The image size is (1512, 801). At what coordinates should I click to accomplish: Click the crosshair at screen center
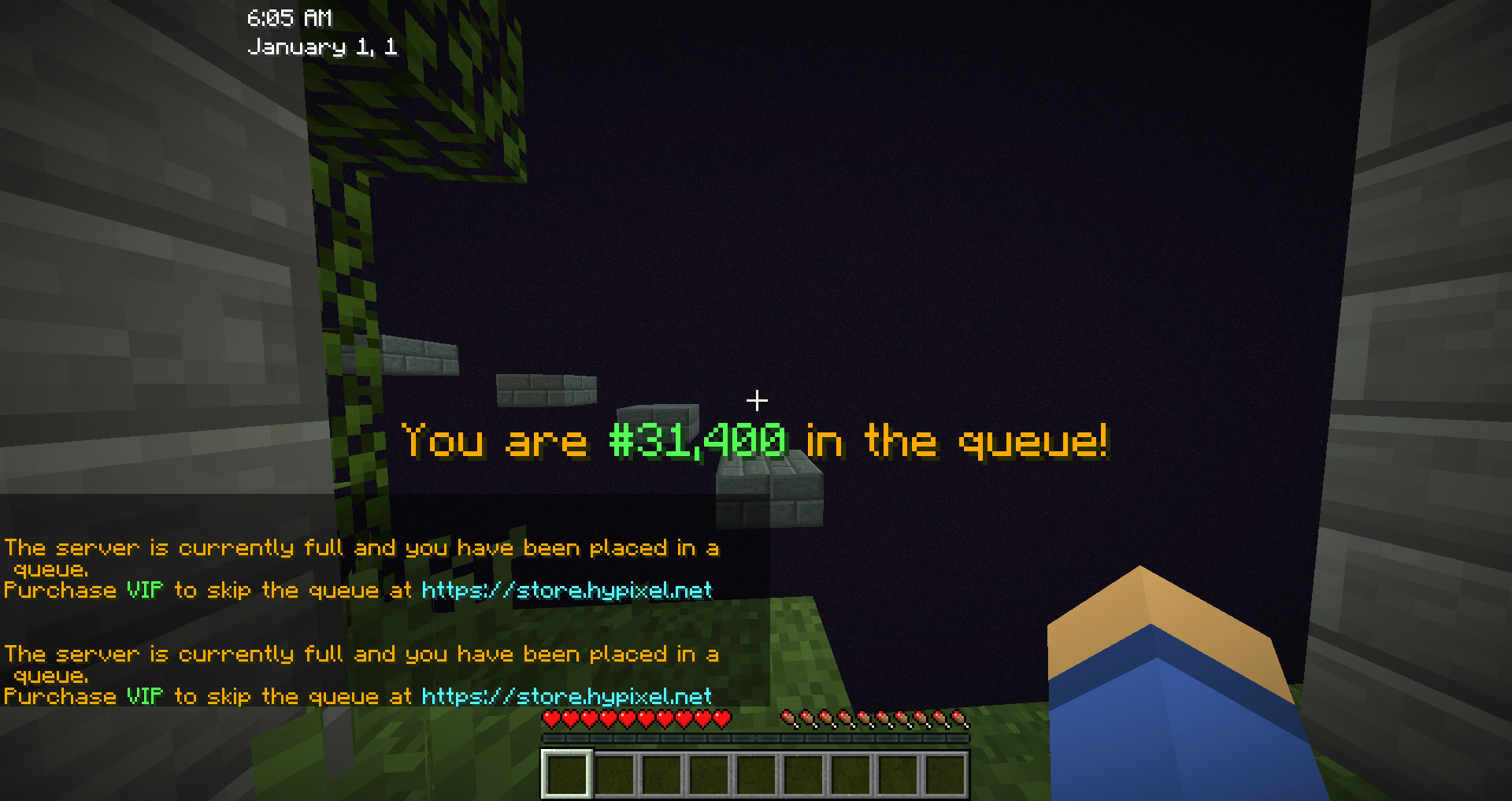pos(758,401)
